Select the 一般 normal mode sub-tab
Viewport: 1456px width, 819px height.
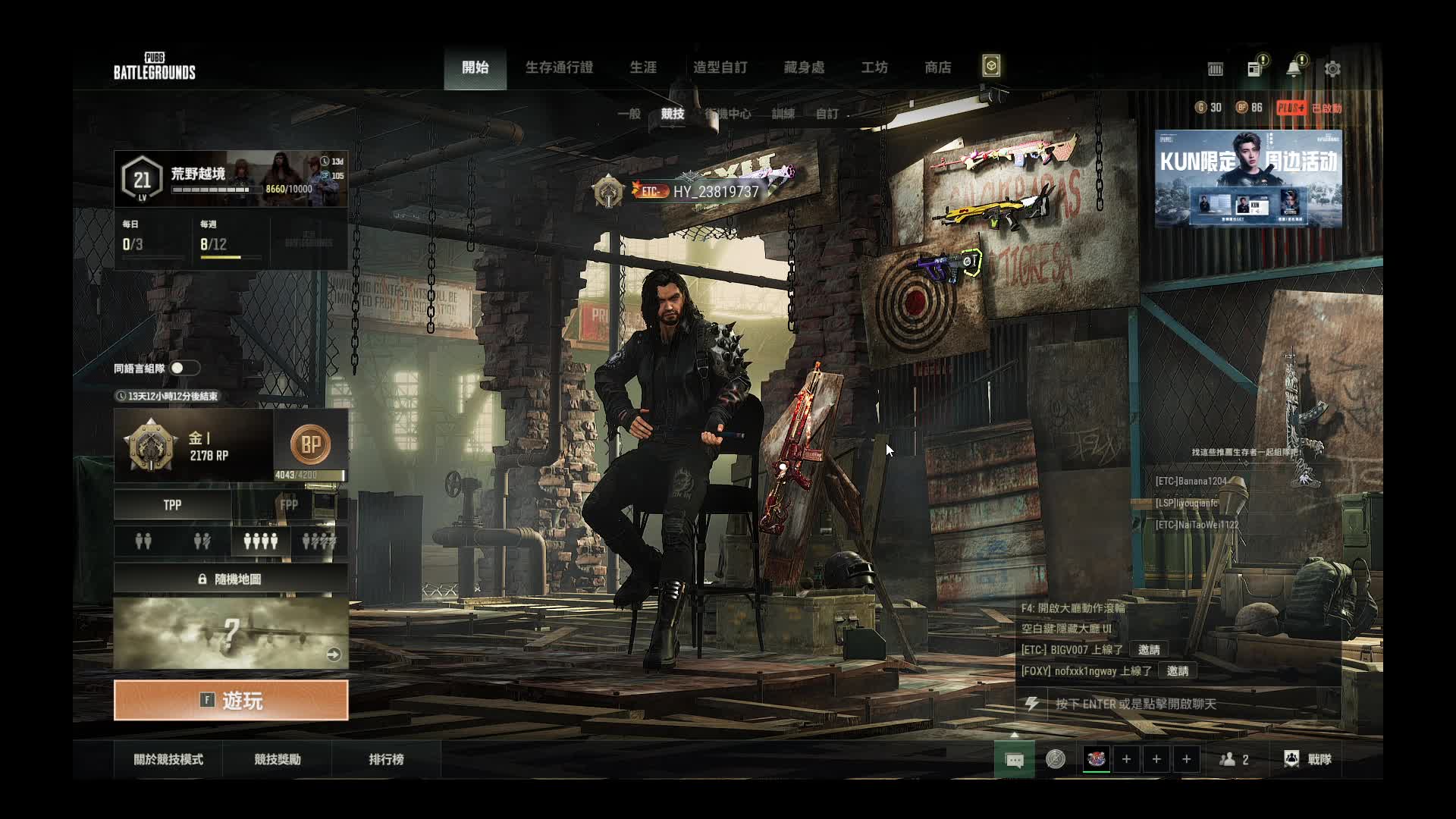click(629, 114)
